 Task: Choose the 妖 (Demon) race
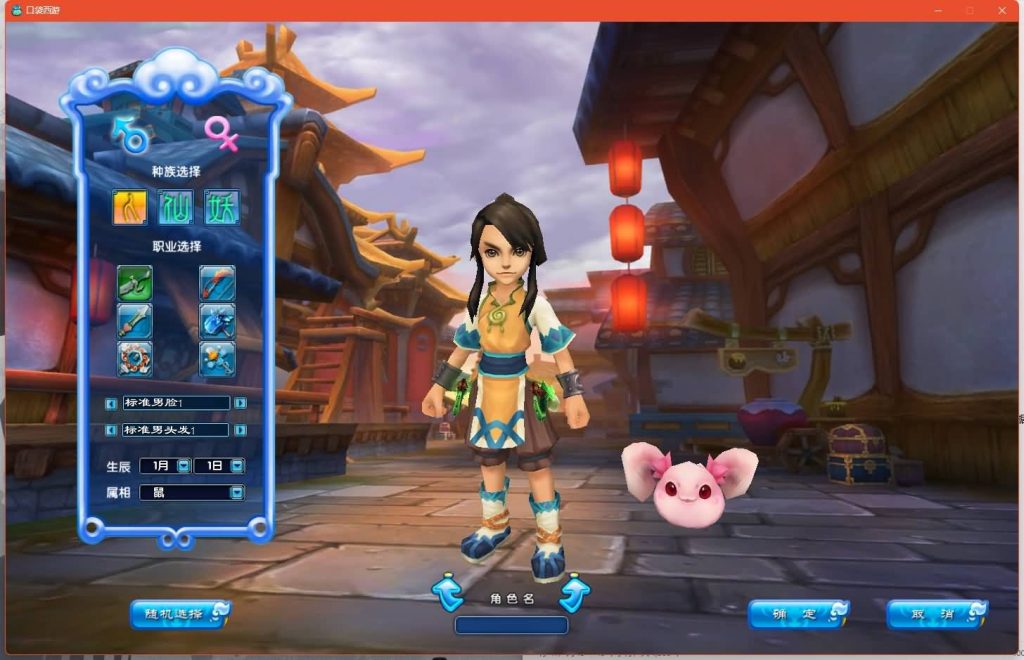pos(222,207)
